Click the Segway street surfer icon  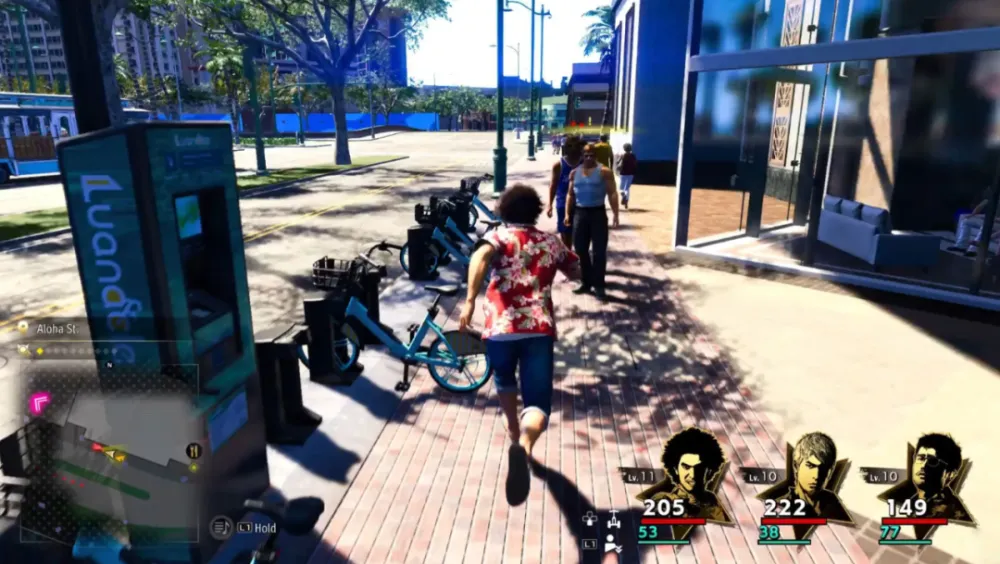(613, 519)
